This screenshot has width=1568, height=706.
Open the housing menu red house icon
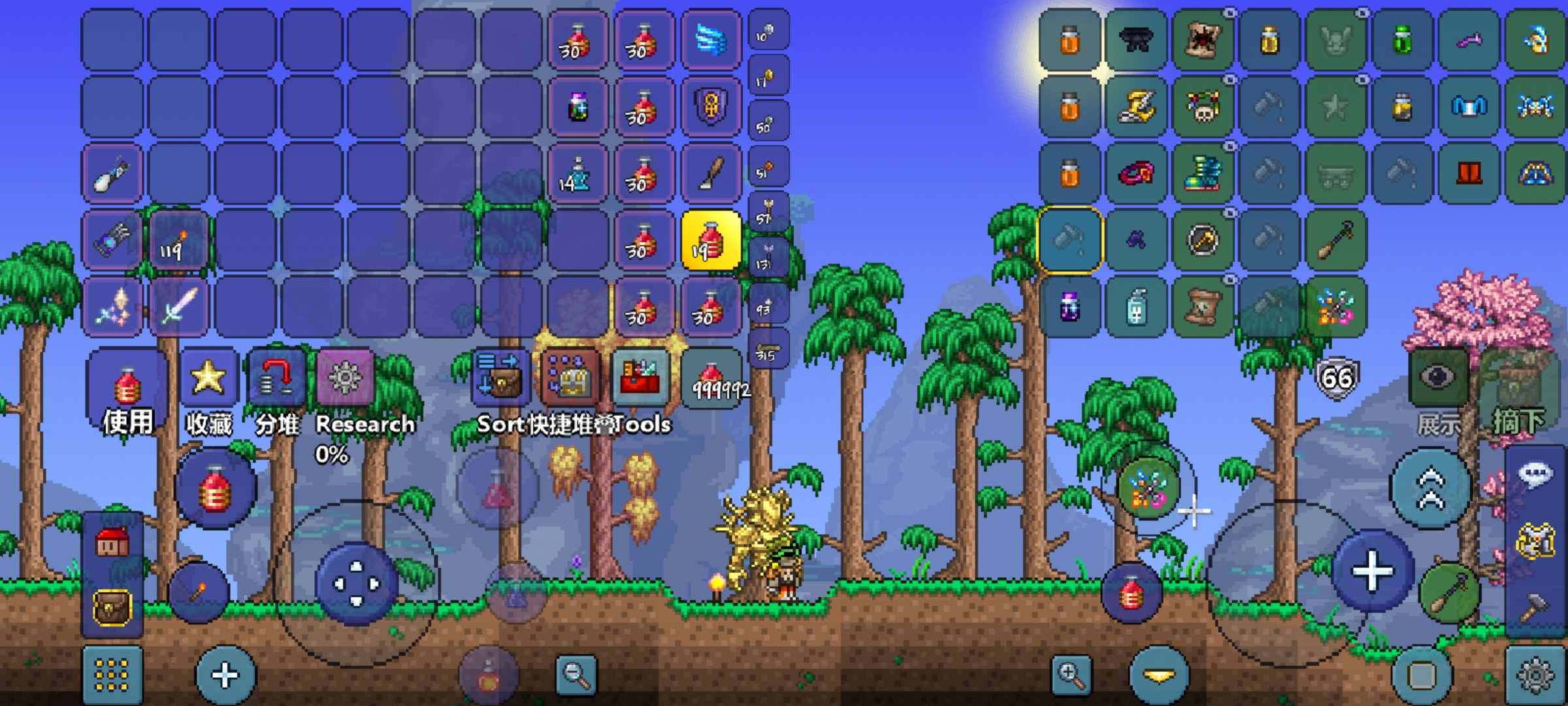(x=112, y=542)
